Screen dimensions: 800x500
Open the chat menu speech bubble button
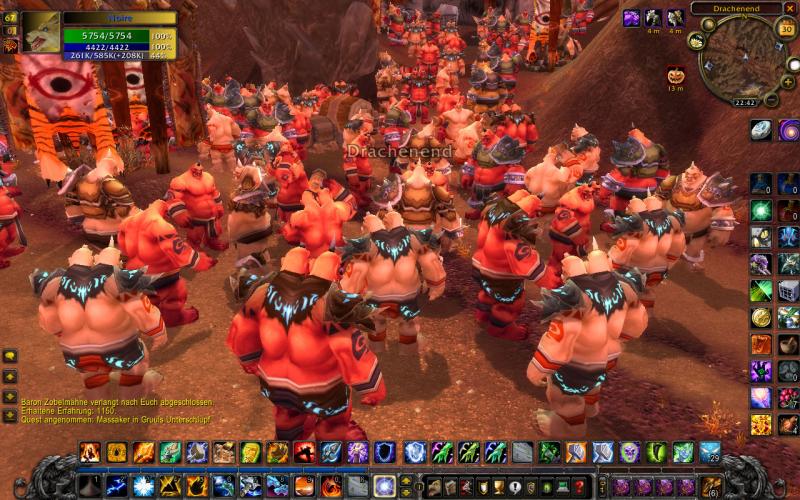click(9, 356)
